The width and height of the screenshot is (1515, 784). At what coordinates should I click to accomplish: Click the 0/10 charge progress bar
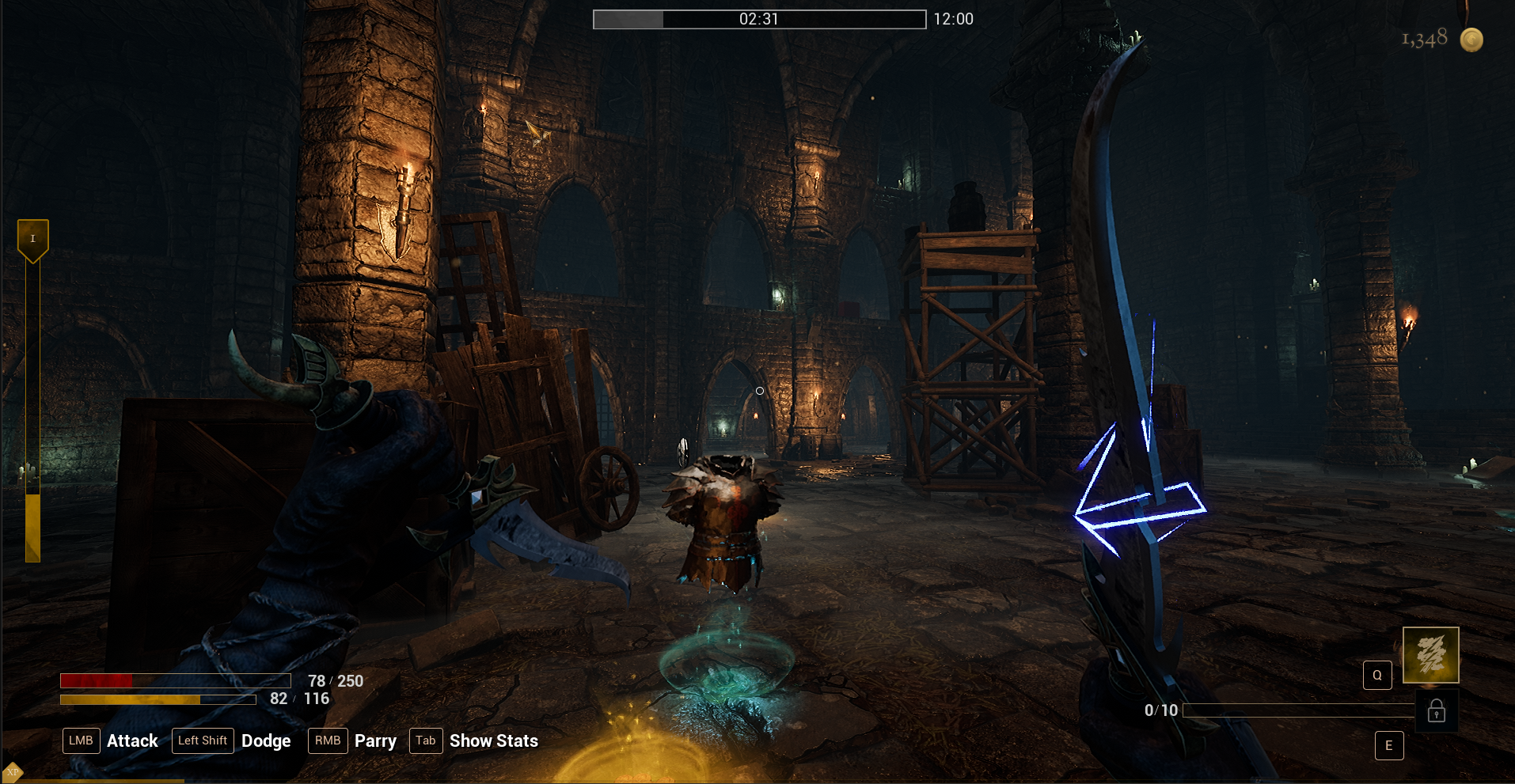coord(1298,710)
